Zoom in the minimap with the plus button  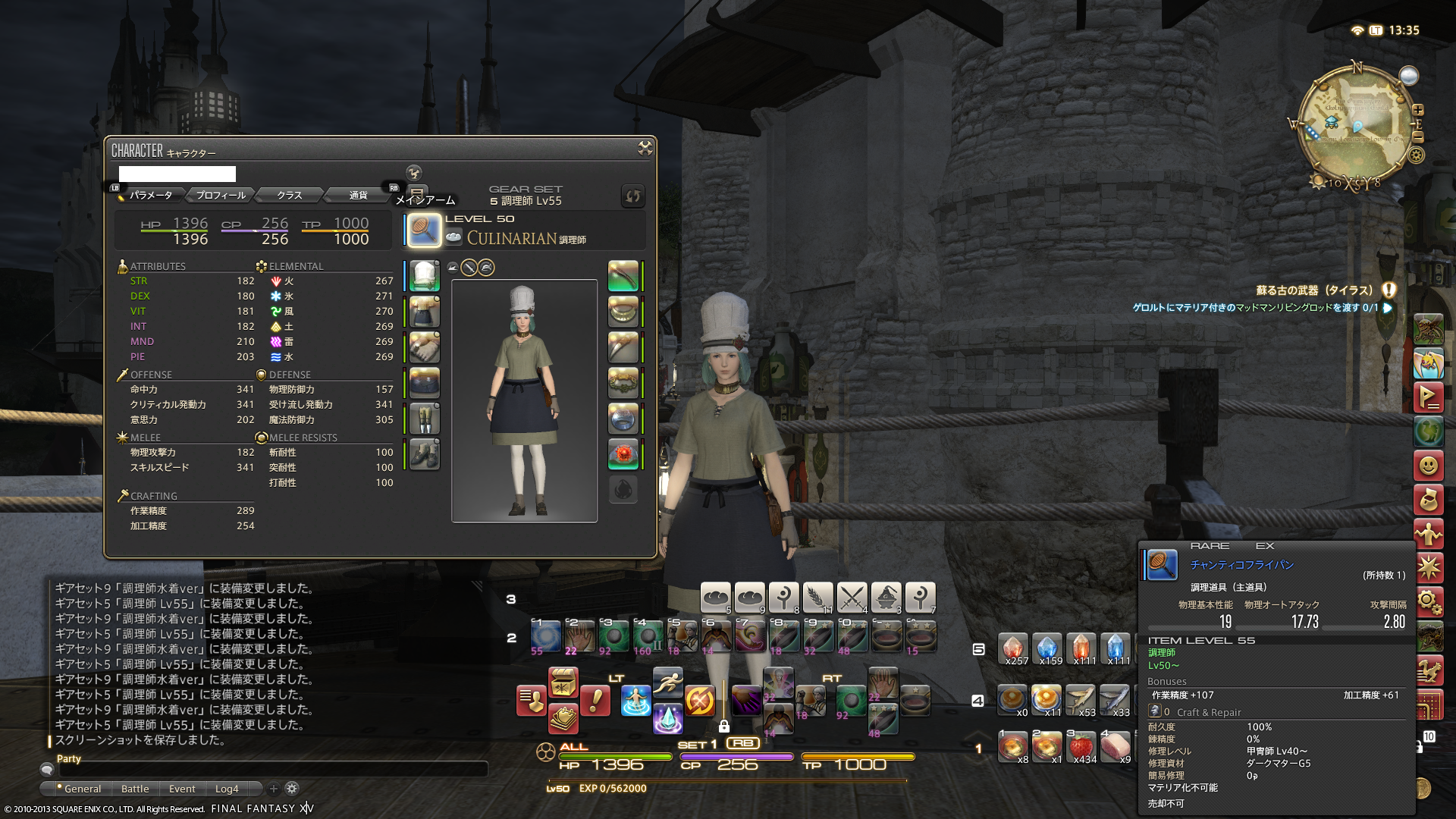click(x=1418, y=110)
